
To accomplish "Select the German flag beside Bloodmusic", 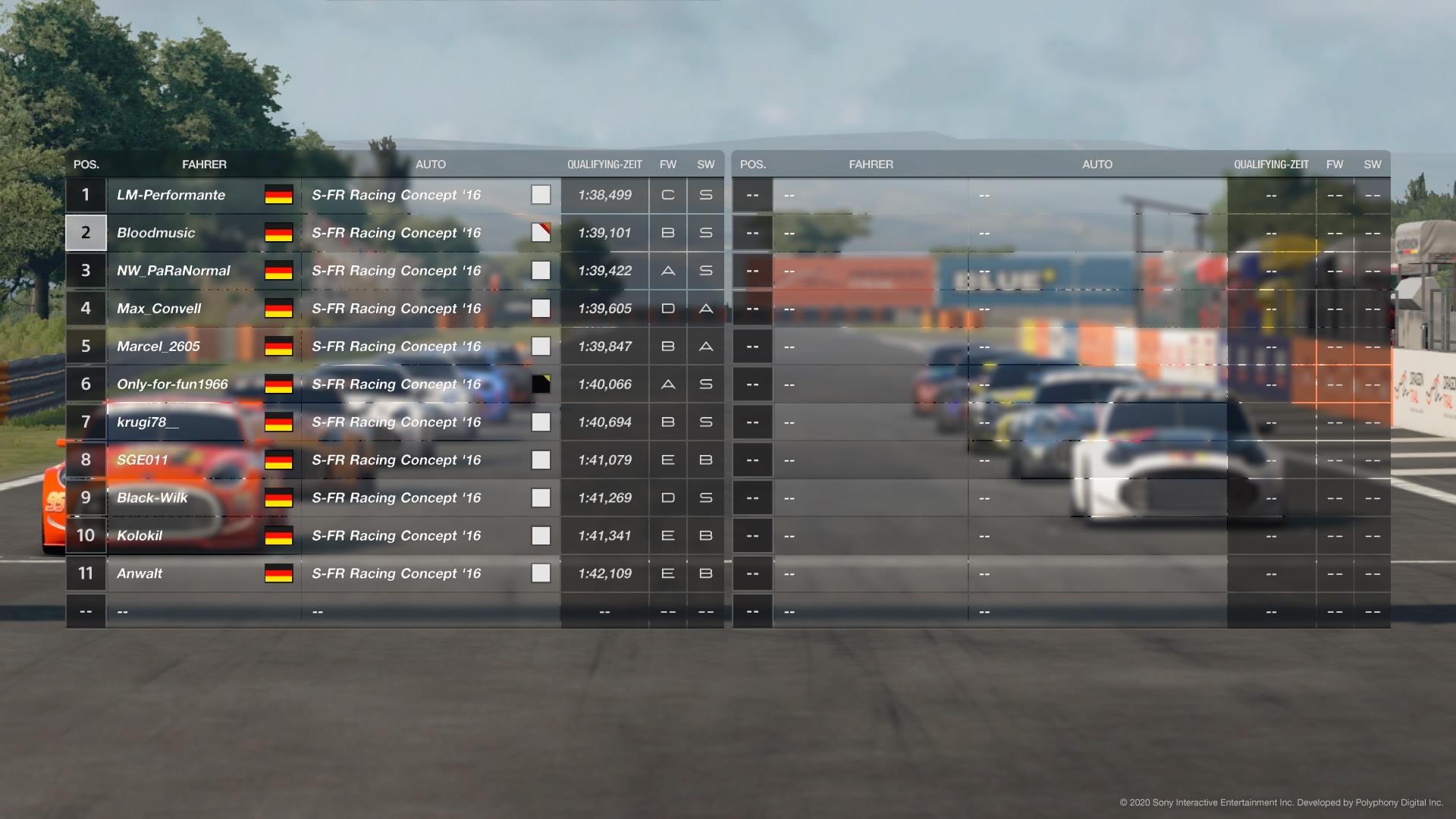I will point(278,233).
